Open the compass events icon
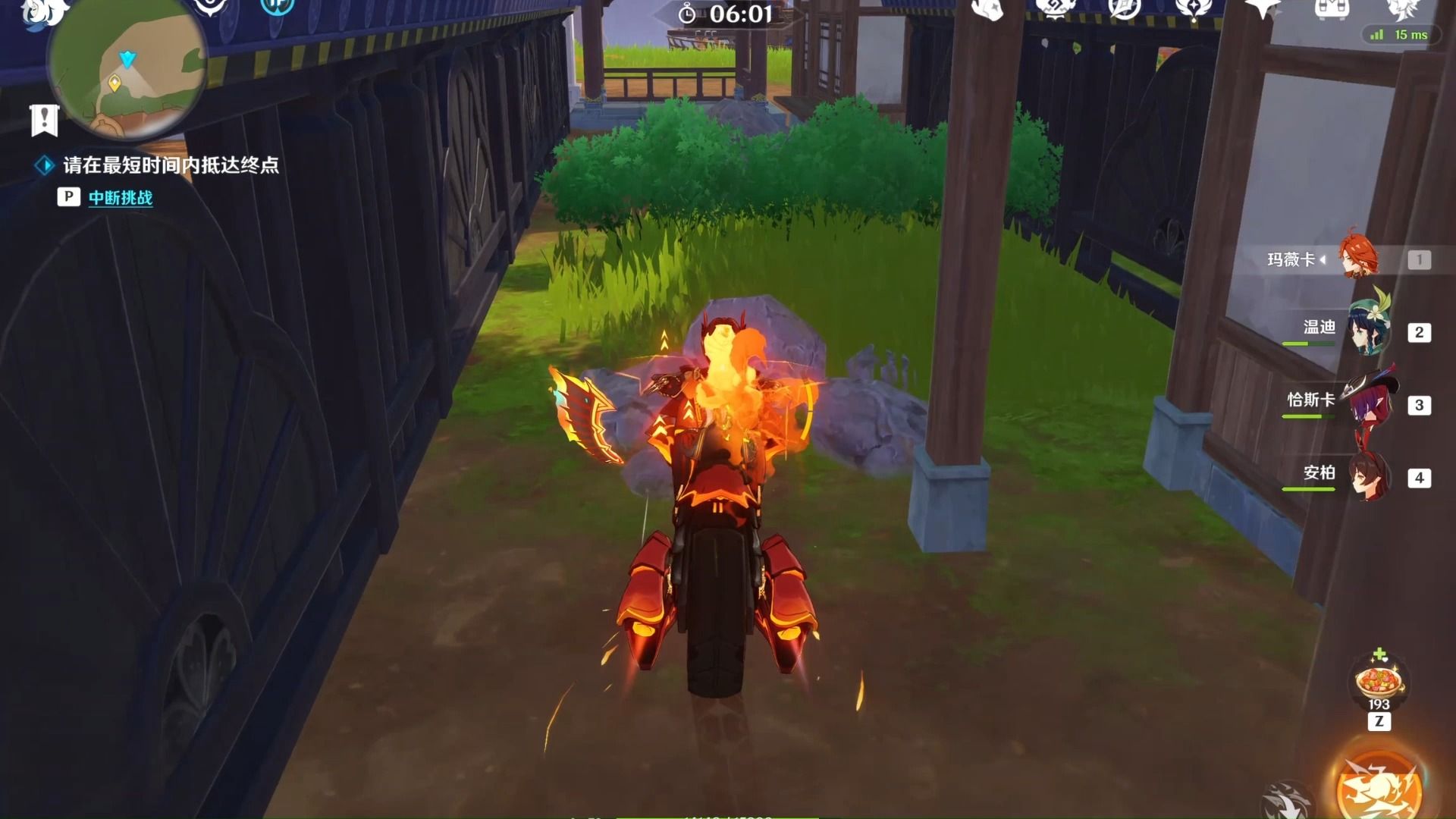This screenshot has height=819, width=1456. [1123, 9]
